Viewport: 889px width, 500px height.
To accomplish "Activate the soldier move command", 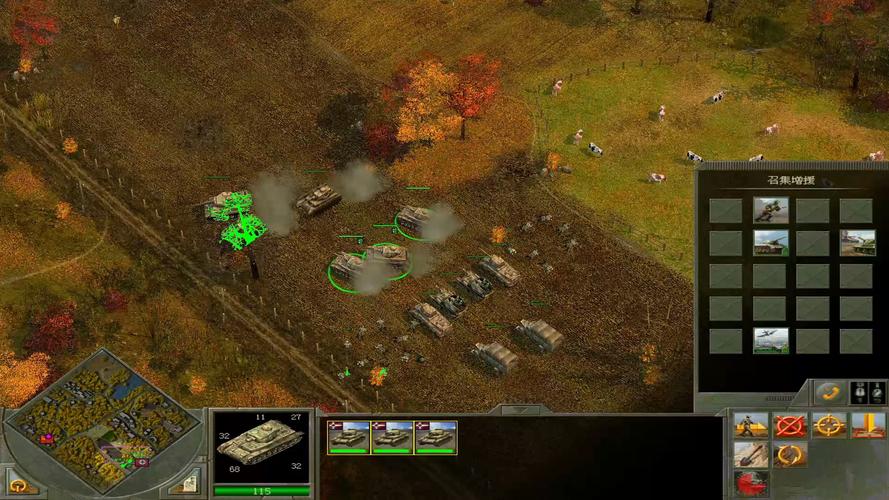I will tap(751, 426).
